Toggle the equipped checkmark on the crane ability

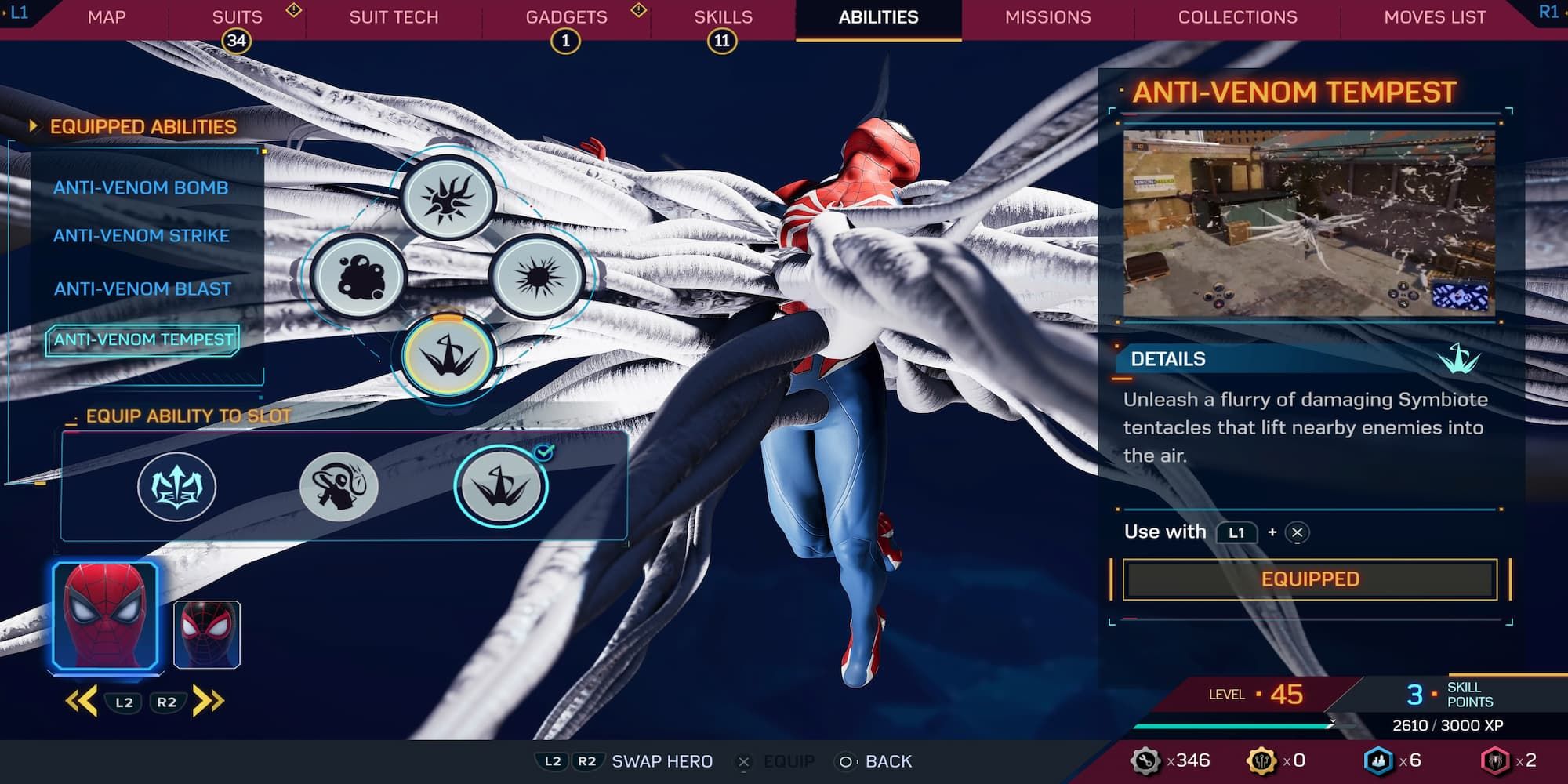click(544, 452)
